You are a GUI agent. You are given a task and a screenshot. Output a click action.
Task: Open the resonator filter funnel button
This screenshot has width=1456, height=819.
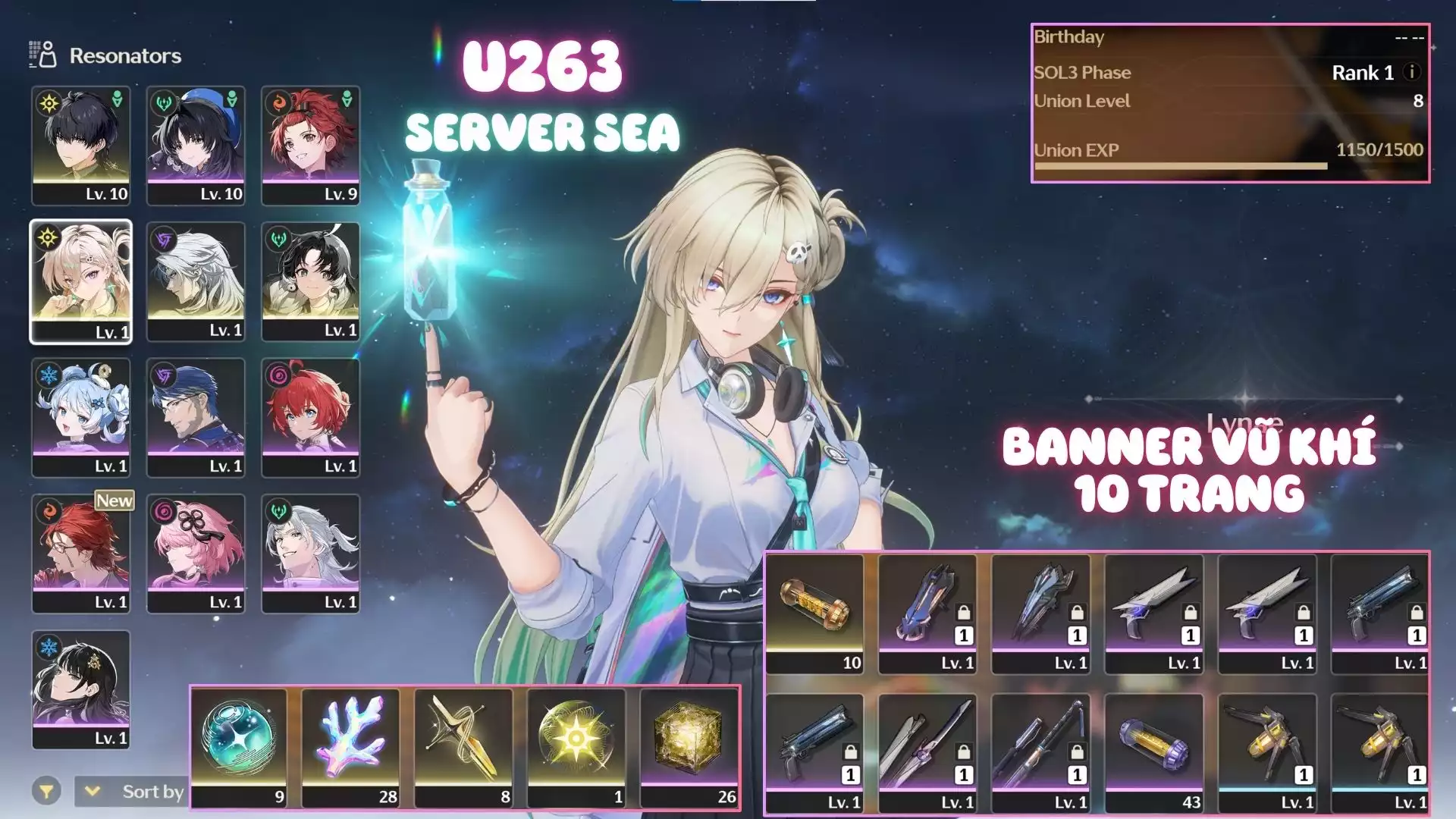point(46,792)
